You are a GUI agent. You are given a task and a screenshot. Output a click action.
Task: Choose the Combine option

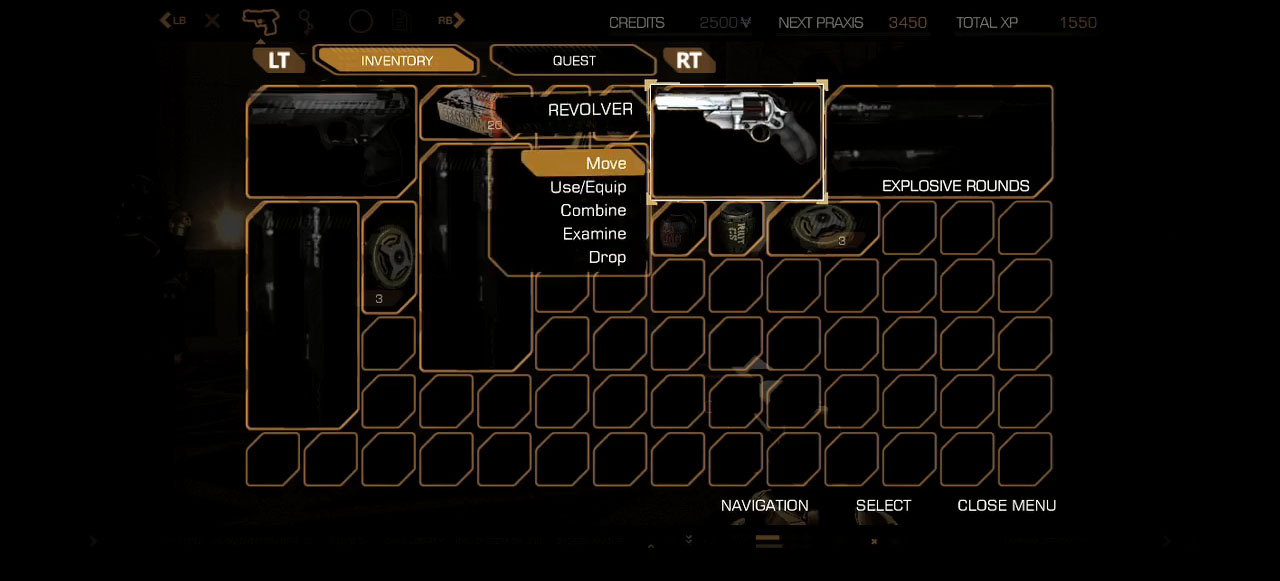(593, 210)
